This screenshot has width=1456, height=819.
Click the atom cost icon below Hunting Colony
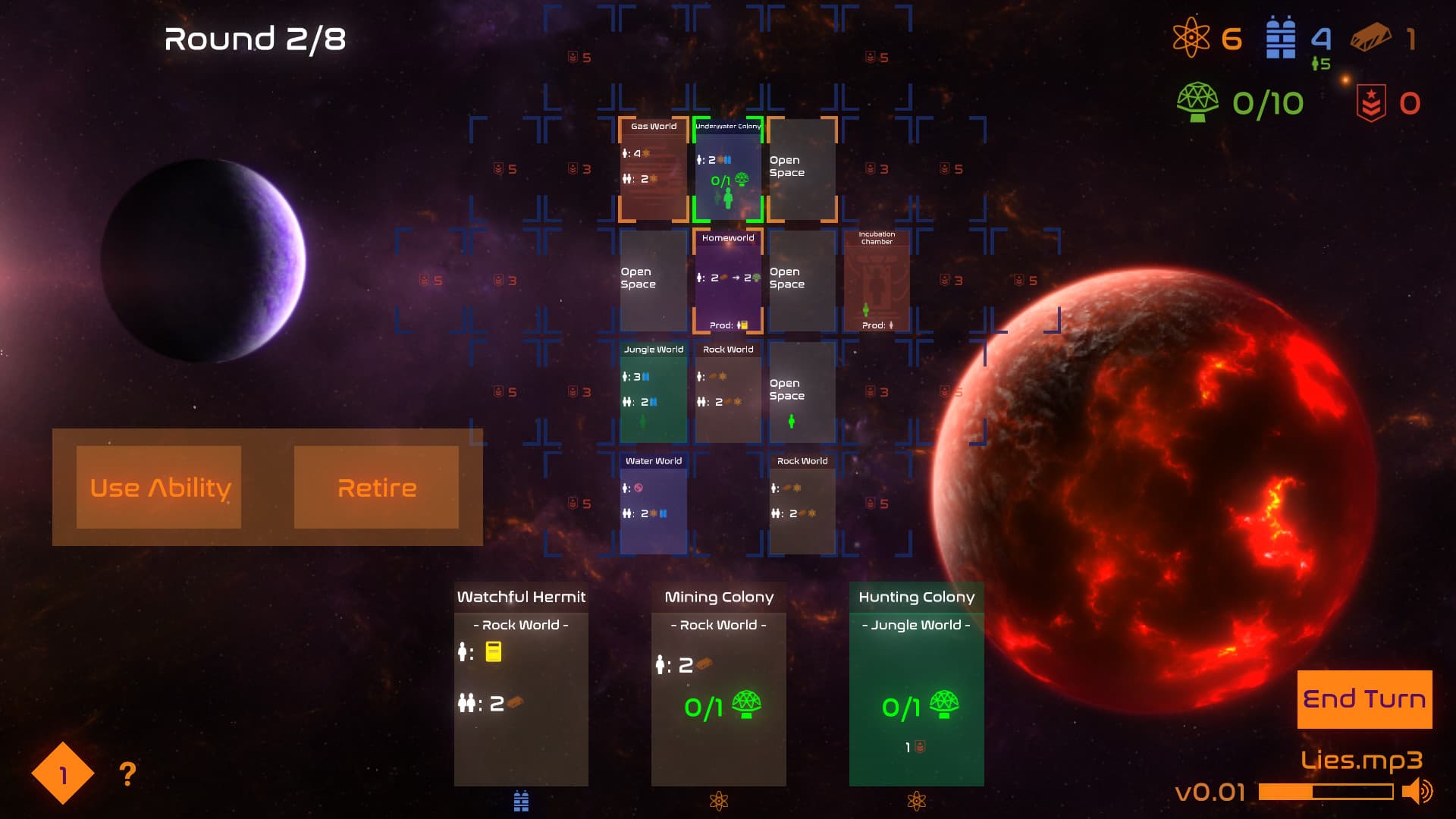917,800
